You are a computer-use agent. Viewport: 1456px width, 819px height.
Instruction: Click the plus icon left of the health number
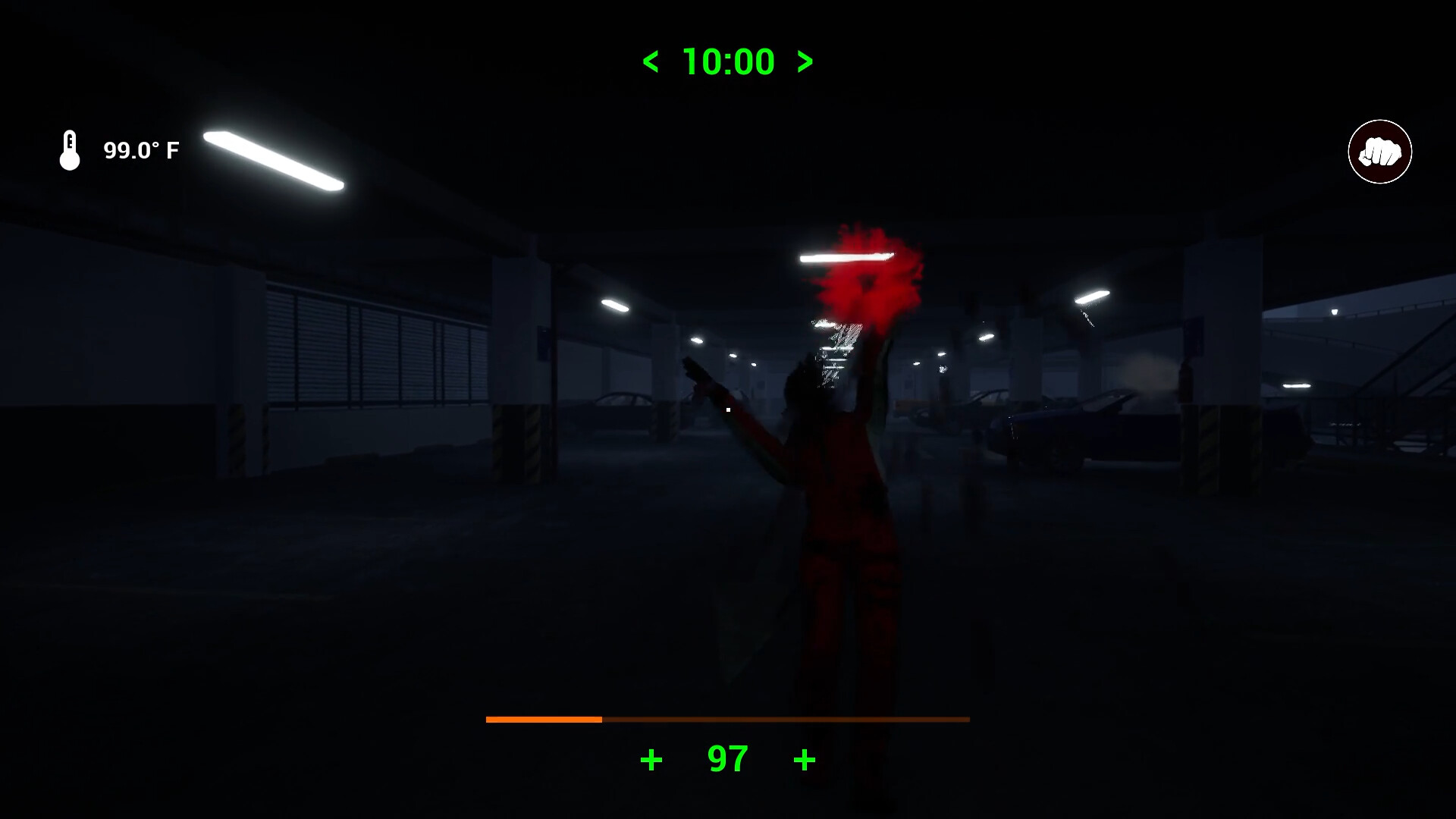(651, 758)
